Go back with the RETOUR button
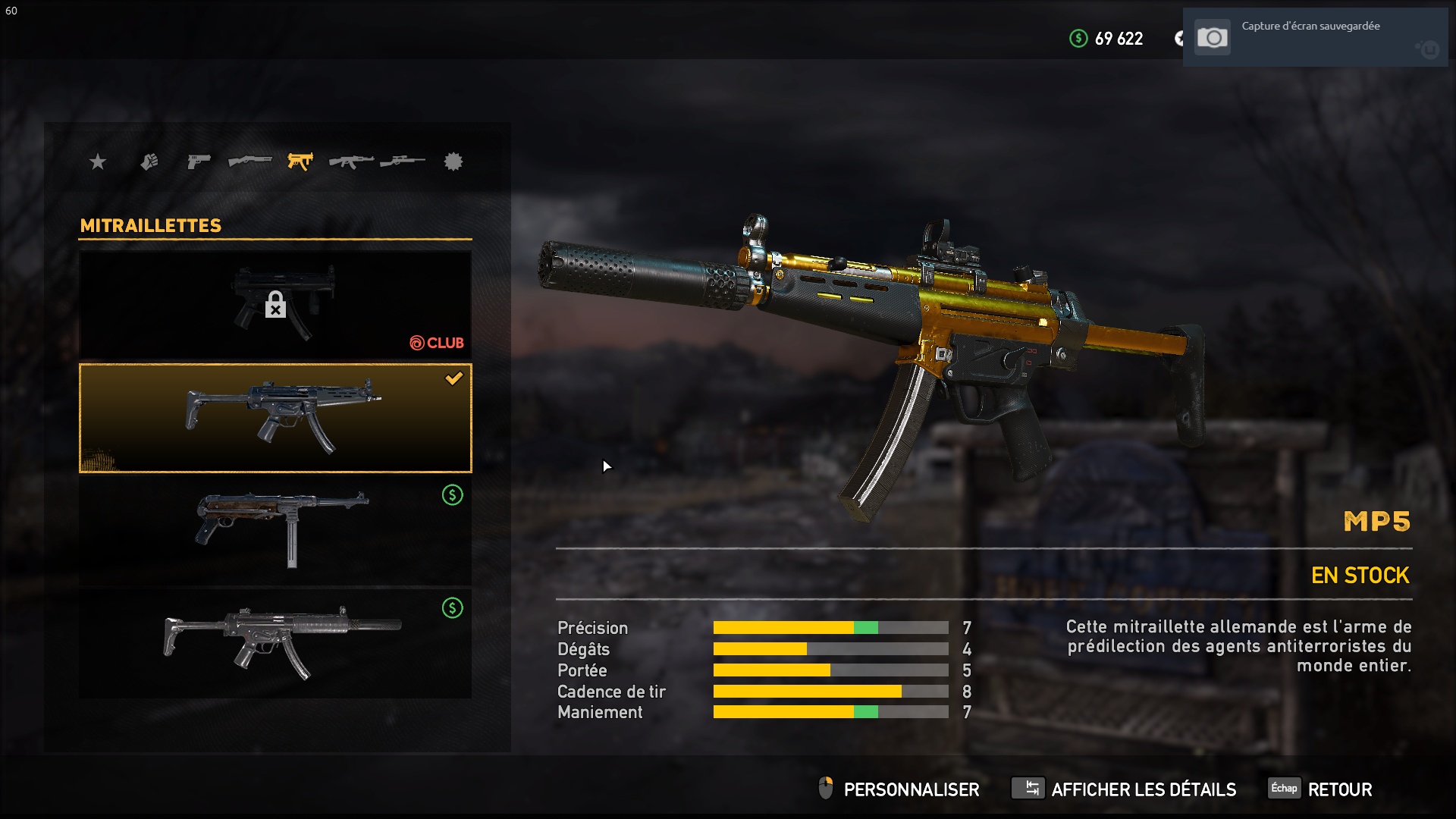The height and width of the screenshot is (819, 1456). 1321,789
